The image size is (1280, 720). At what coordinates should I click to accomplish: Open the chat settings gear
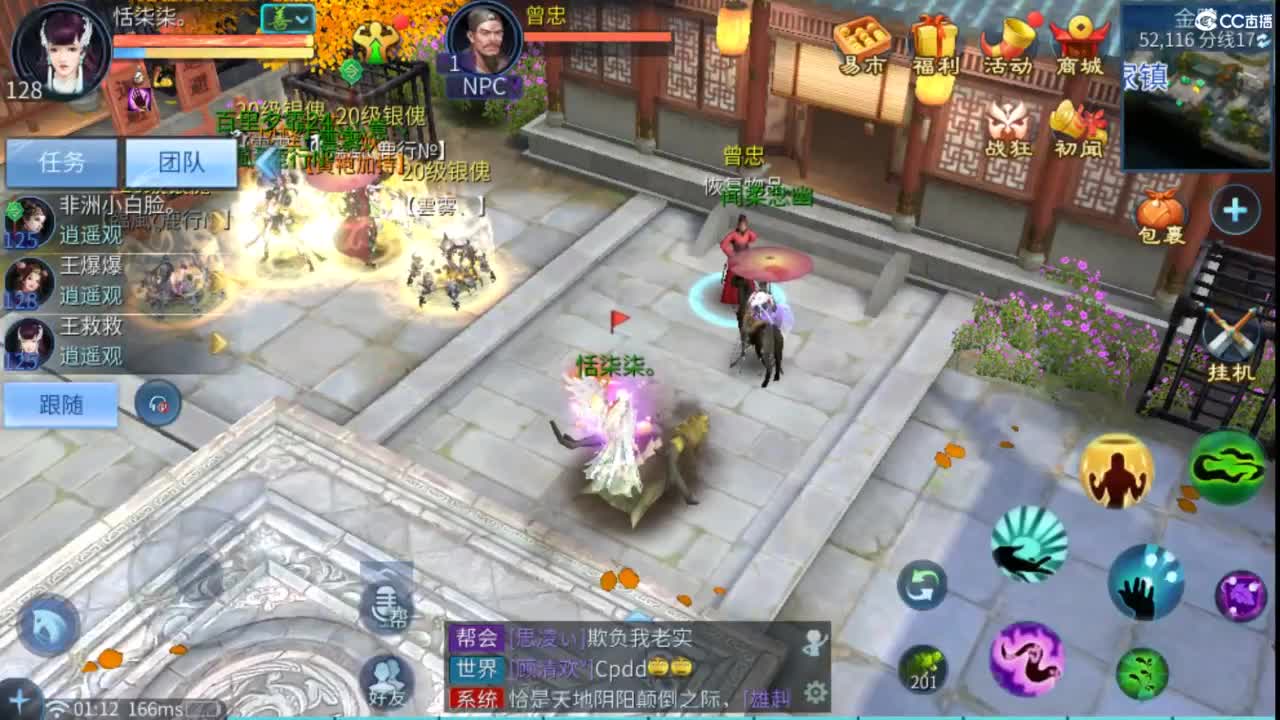tap(816, 691)
